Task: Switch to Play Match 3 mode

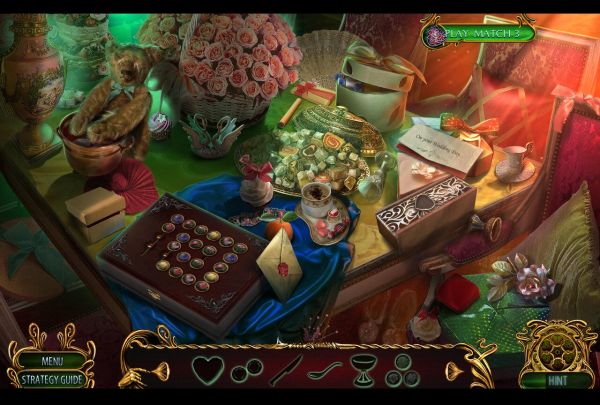Action: pos(485,33)
